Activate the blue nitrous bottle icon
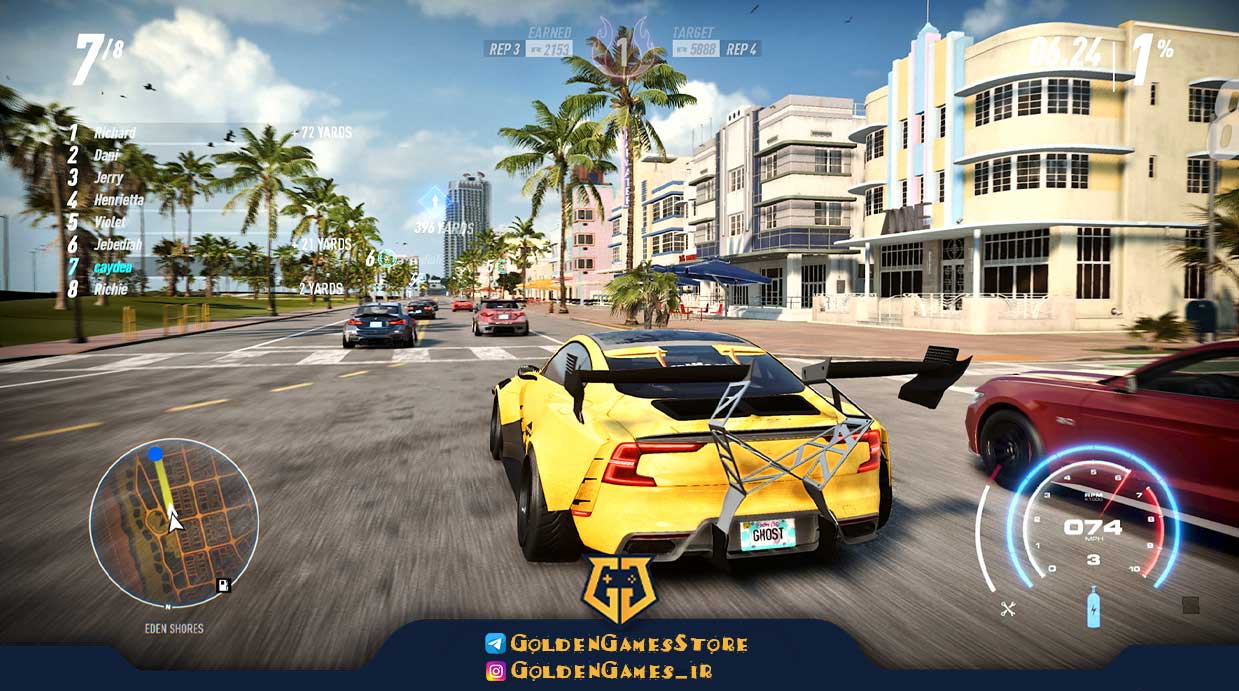The image size is (1239, 691). pos(1093,607)
